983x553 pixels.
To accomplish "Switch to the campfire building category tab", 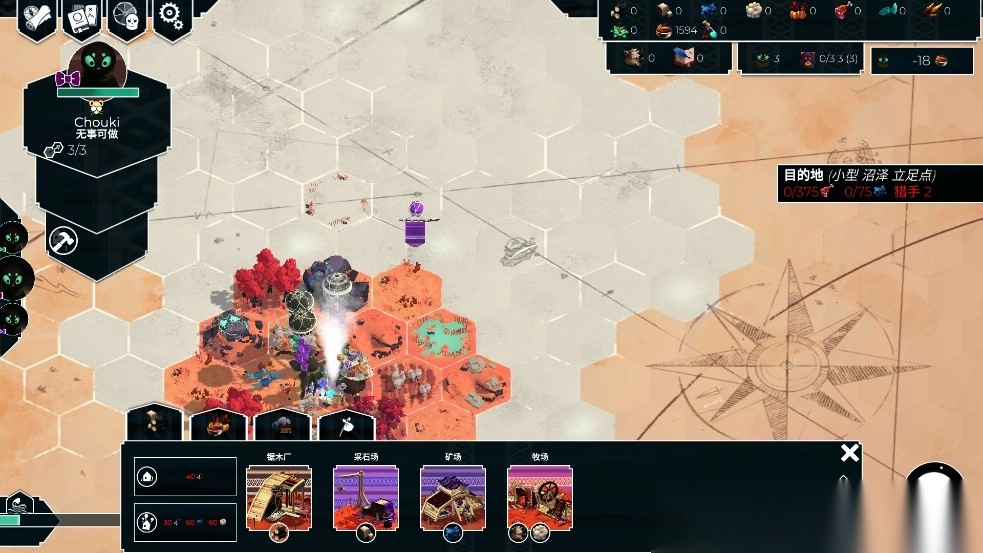I will tap(218, 425).
